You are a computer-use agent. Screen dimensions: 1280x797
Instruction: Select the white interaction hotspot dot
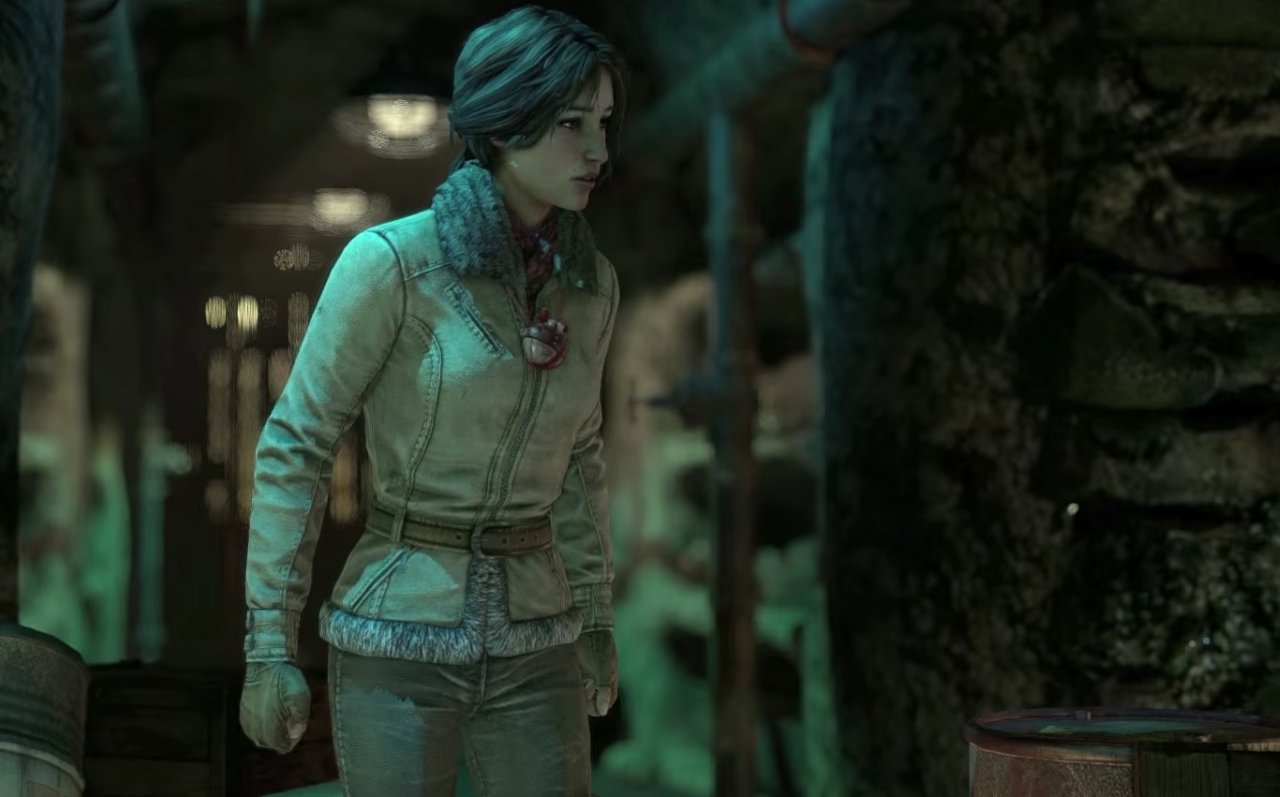1072,509
